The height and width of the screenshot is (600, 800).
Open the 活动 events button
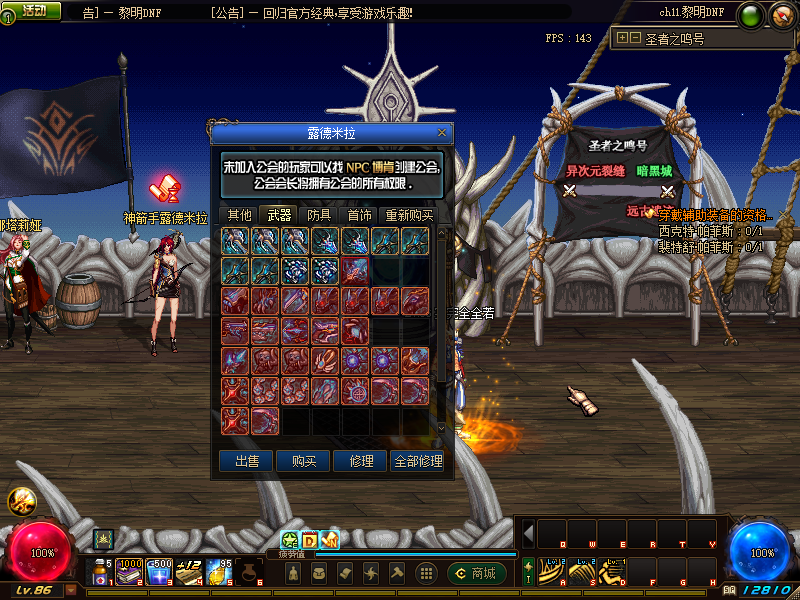pos(33,10)
